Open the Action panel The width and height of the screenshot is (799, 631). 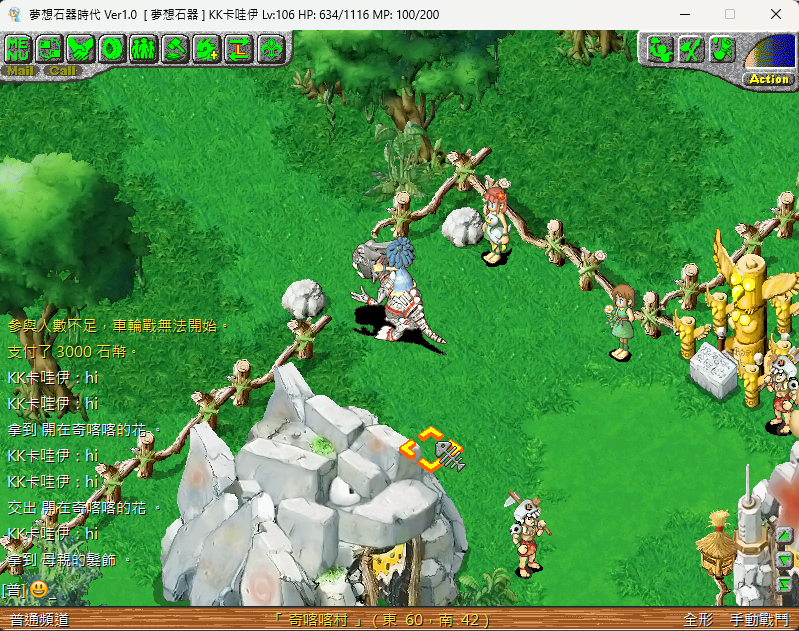click(x=768, y=79)
